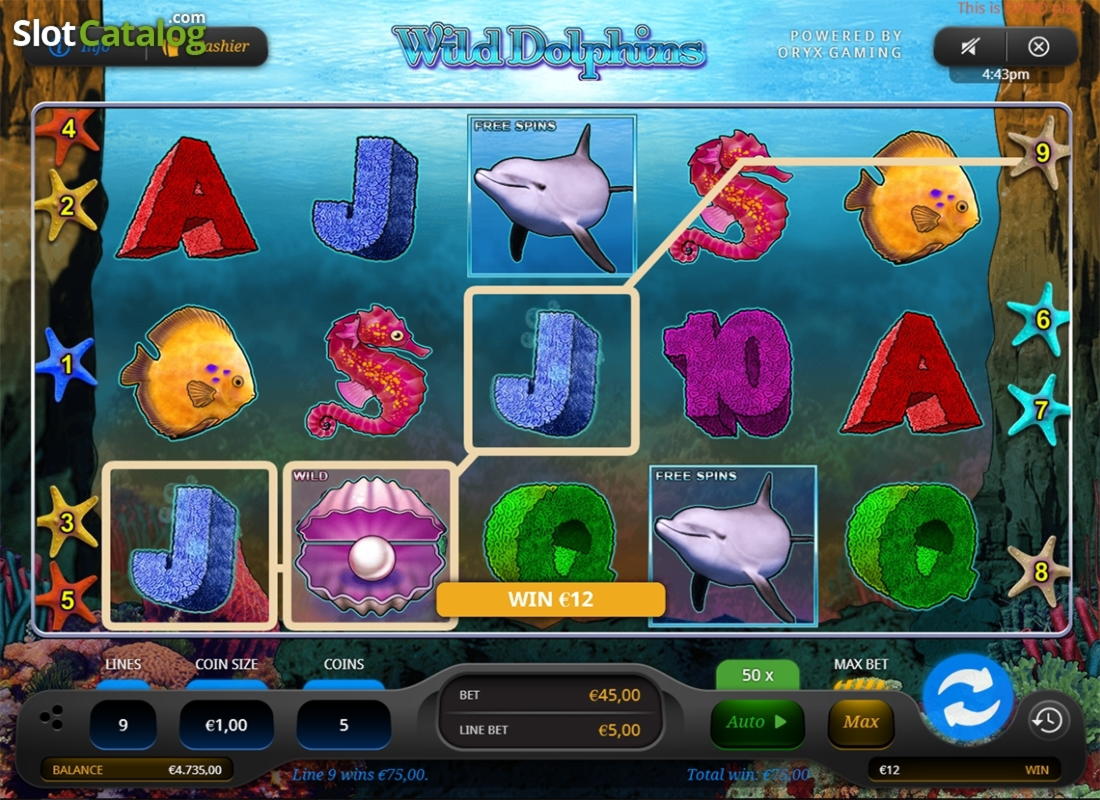This screenshot has width=1100, height=800.
Task: Close the game with the X button
Action: pyautogui.click(x=1039, y=46)
